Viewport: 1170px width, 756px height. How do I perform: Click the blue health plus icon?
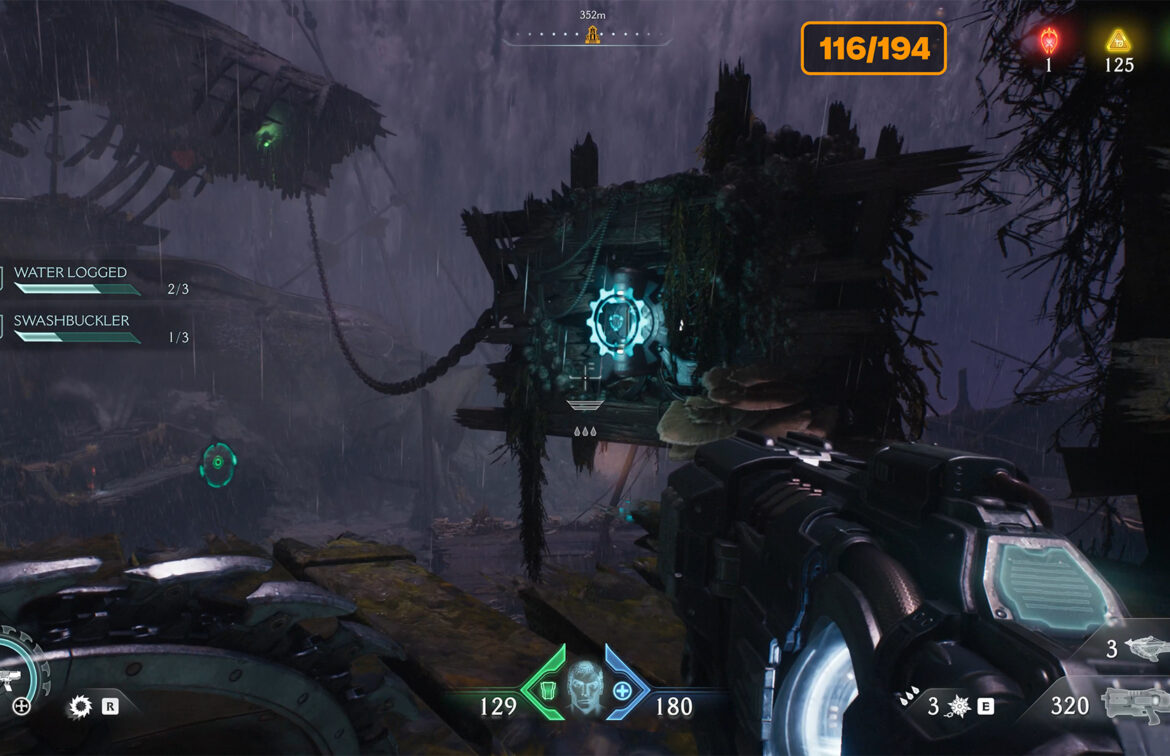coord(622,691)
